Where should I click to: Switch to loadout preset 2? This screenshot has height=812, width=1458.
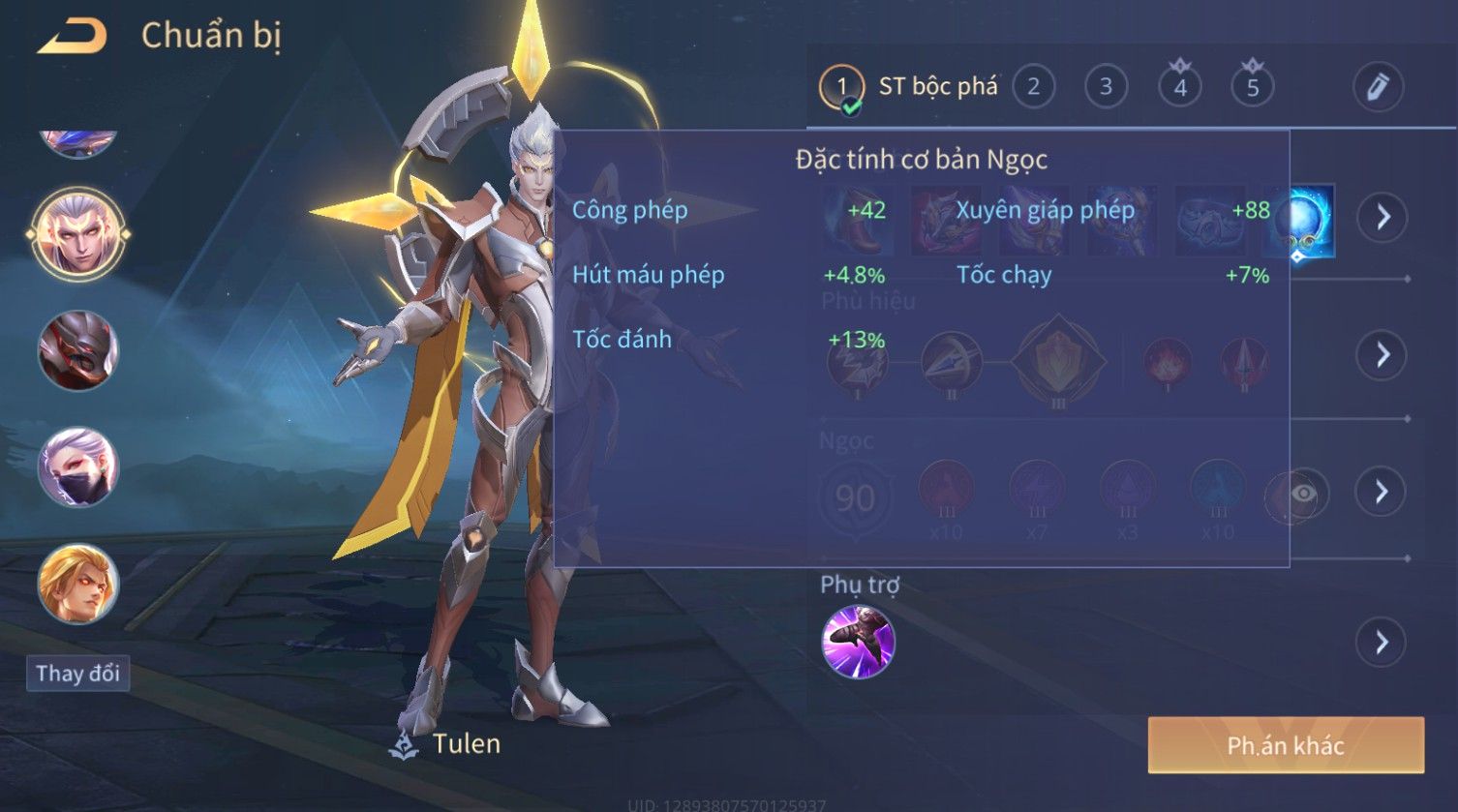click(x=1033, y=87)
